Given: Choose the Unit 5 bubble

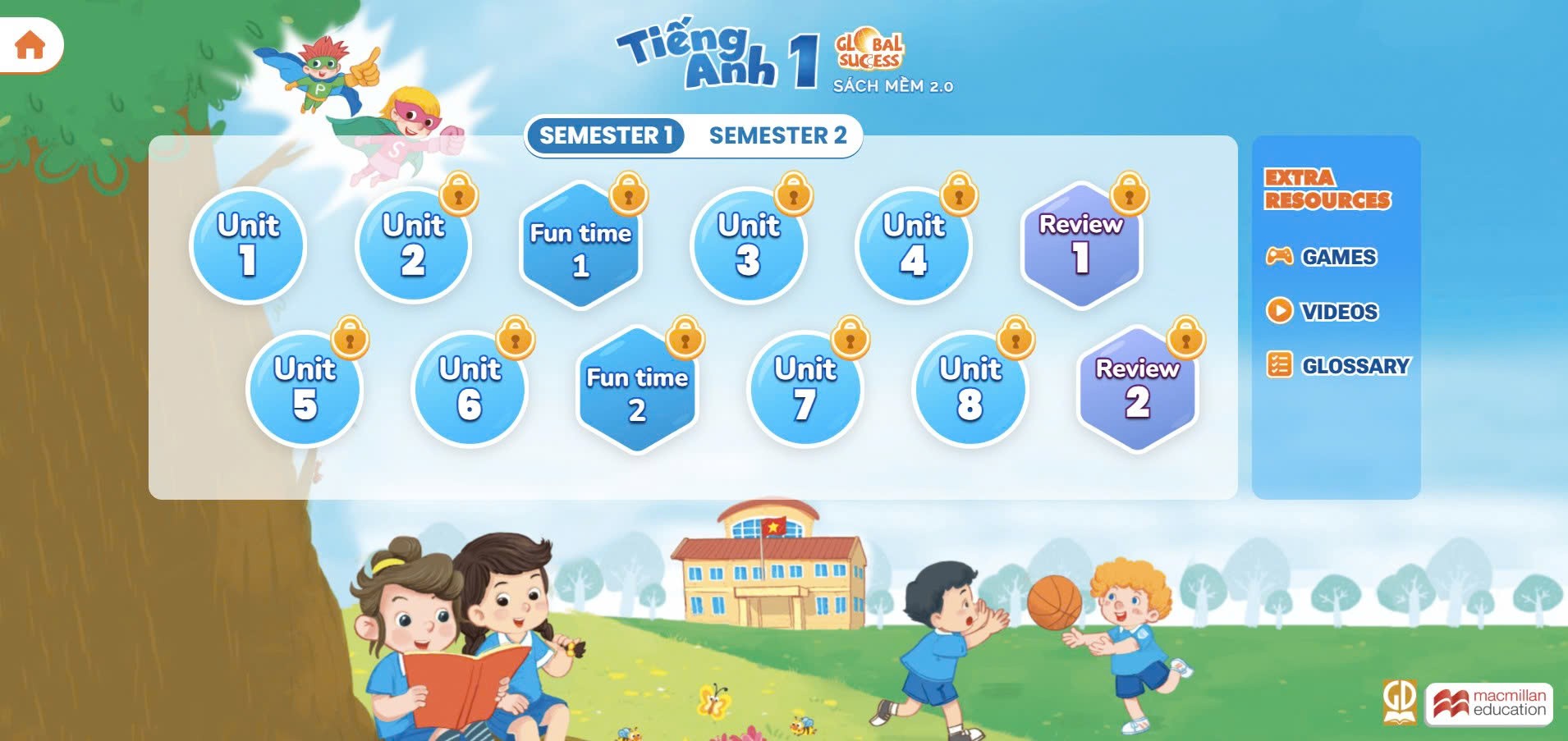Looking at the screenshot, I should (x=305, y=389).
